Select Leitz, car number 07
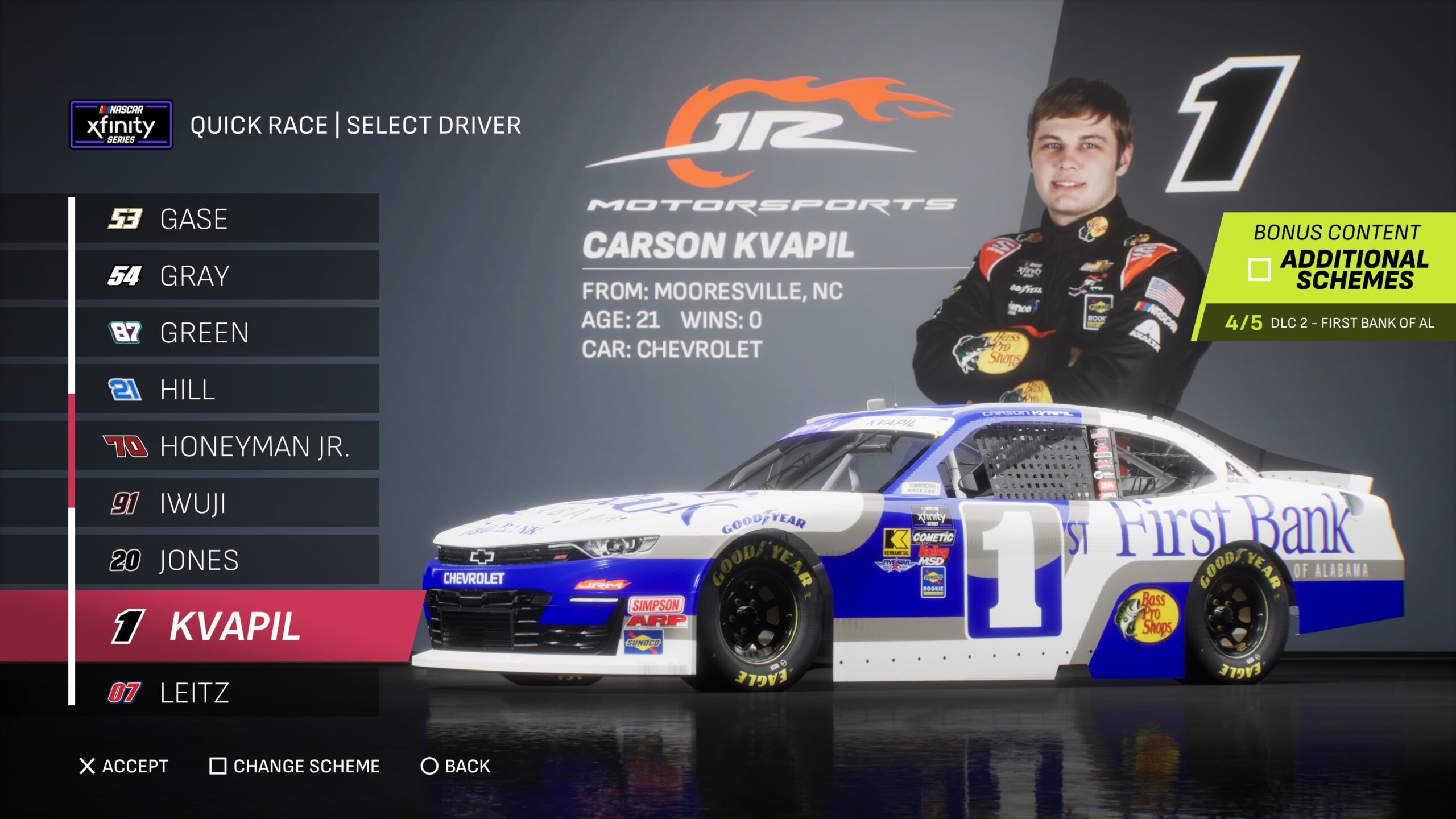This screenshot has width=1456, height=819. click(x=226, y=692)
